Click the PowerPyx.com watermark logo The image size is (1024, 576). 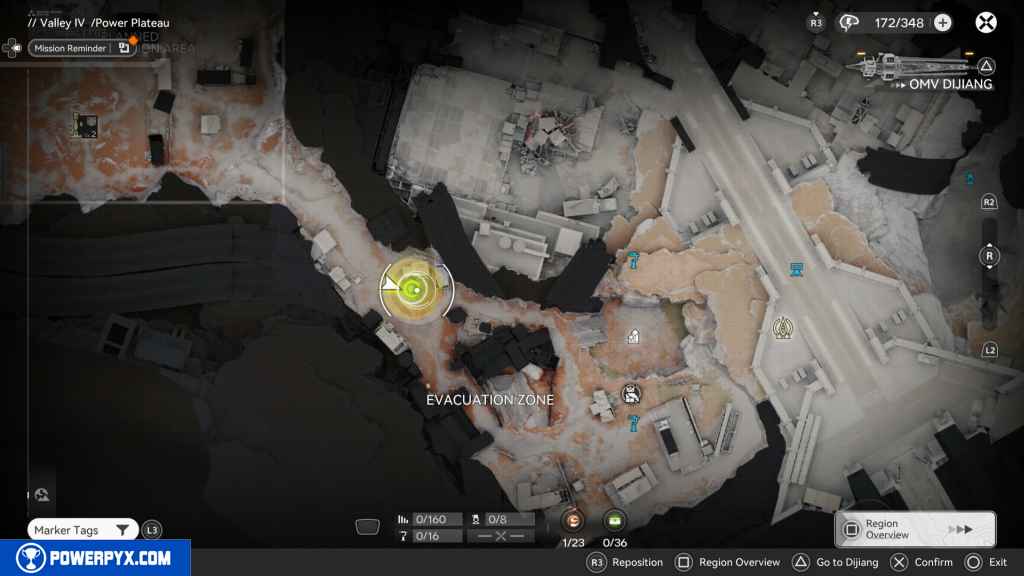pyautogui.click(x=95, y=558)
